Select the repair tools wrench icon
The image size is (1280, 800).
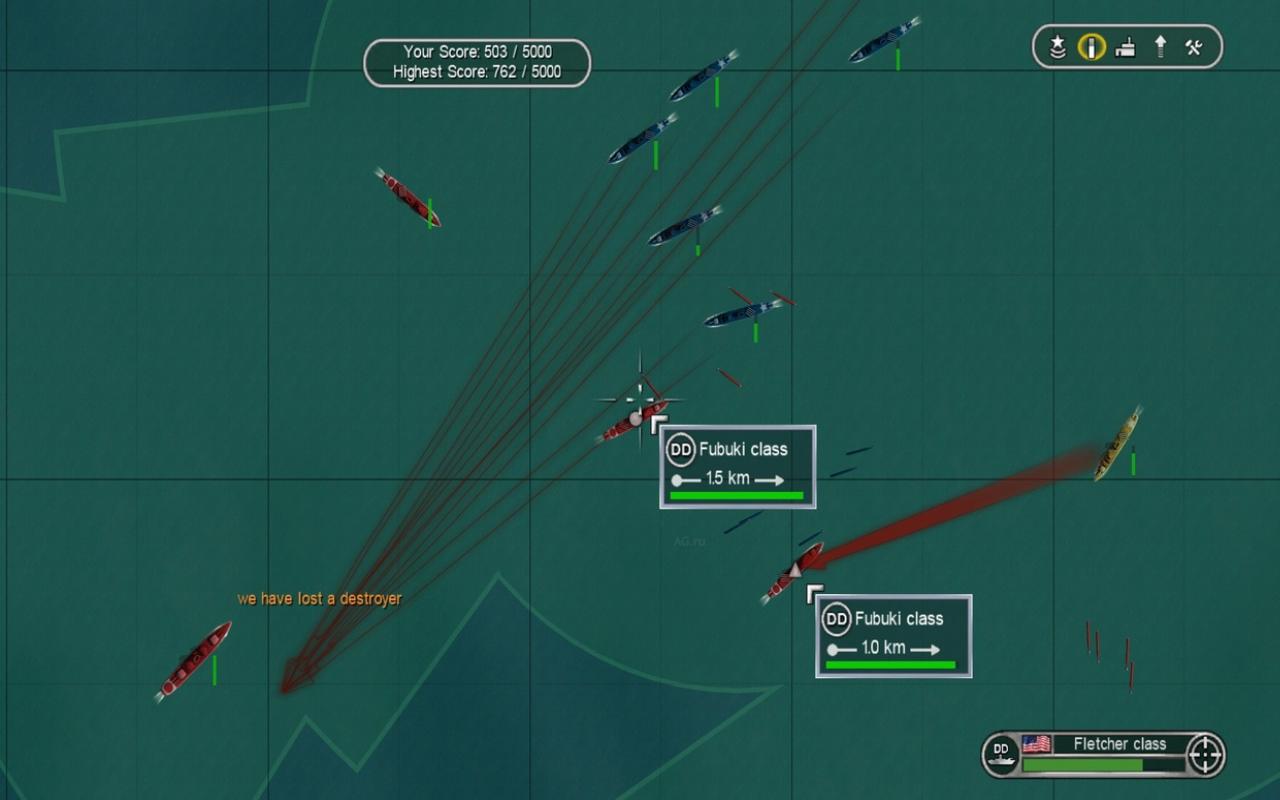pos(1195,46)
